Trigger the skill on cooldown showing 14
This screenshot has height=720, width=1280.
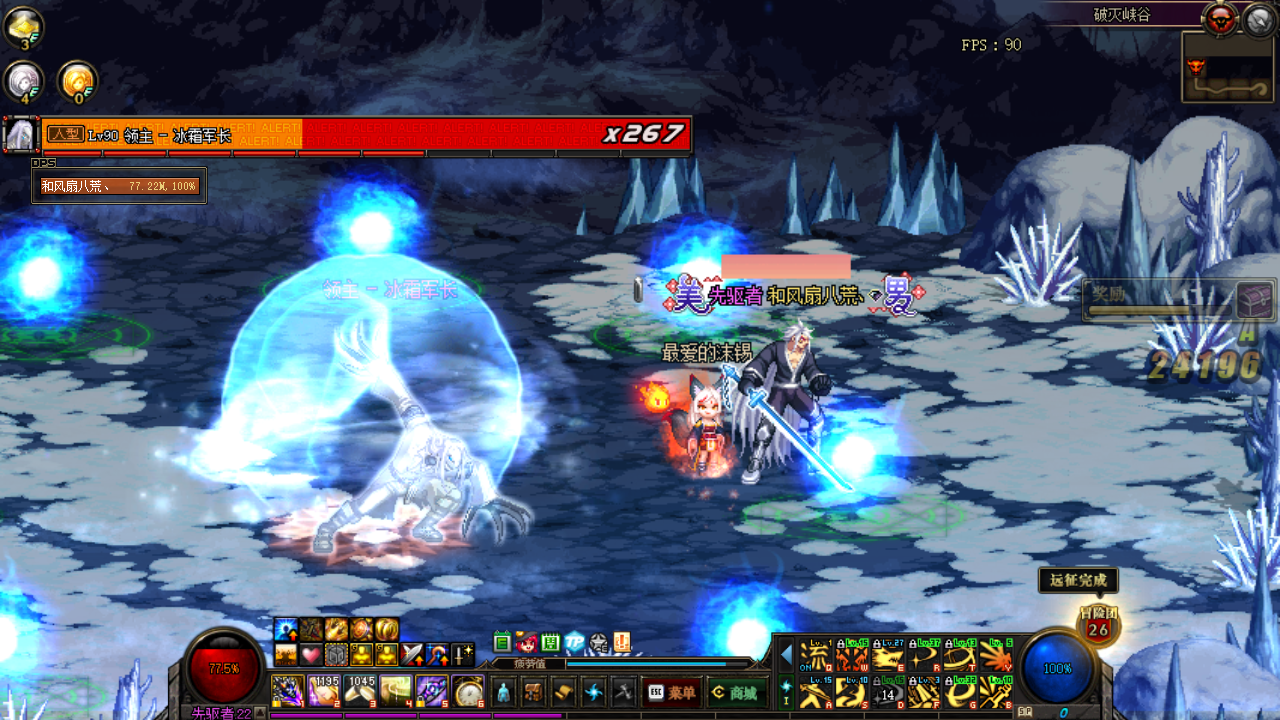point(888,693)
